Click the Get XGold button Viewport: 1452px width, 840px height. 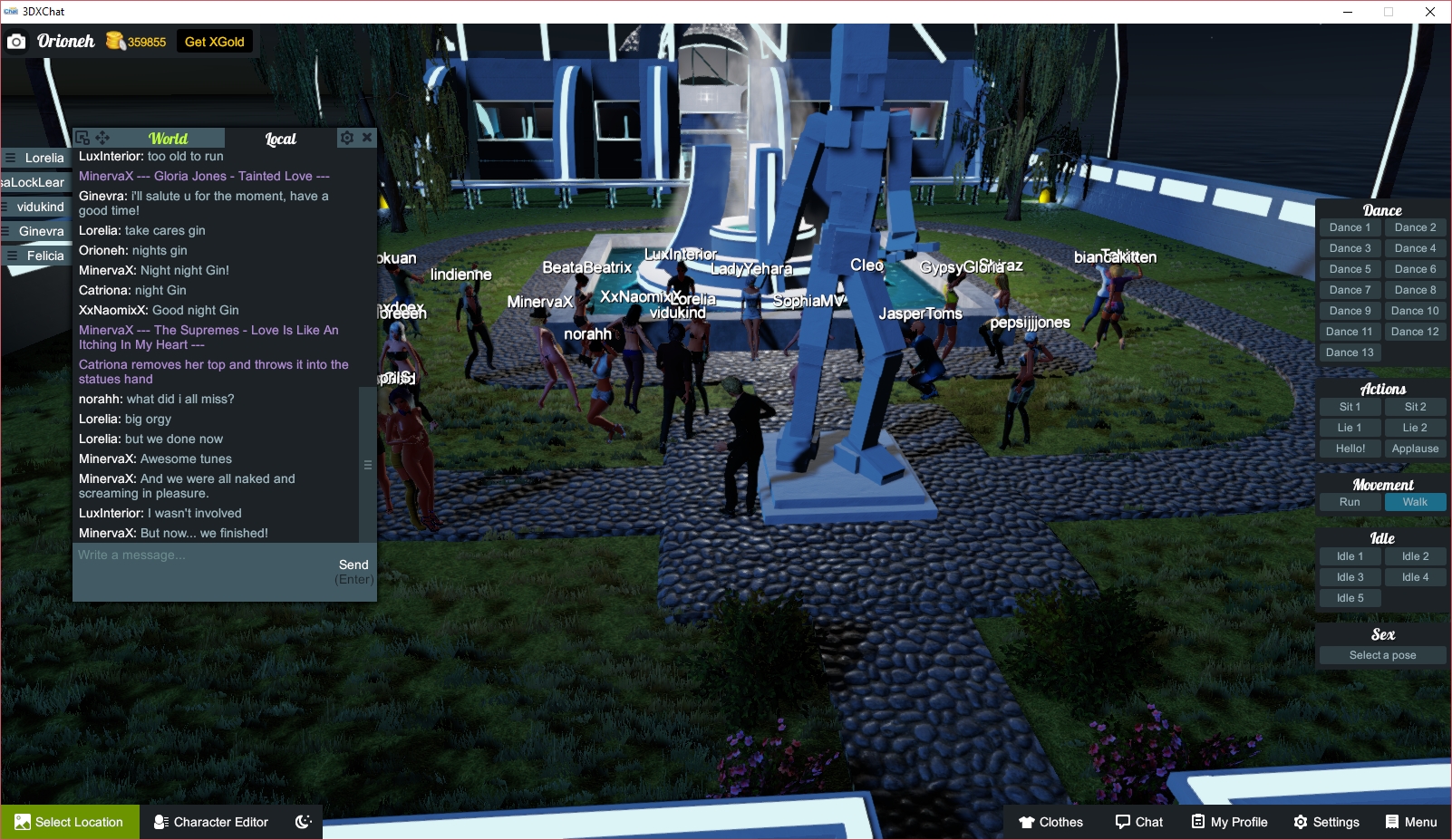[x=214, y=41]
